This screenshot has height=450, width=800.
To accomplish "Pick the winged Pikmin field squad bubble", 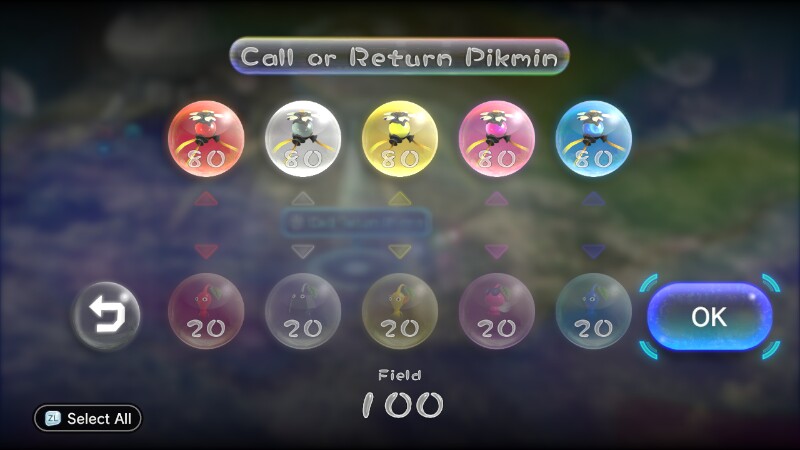I will click(496, 311).
